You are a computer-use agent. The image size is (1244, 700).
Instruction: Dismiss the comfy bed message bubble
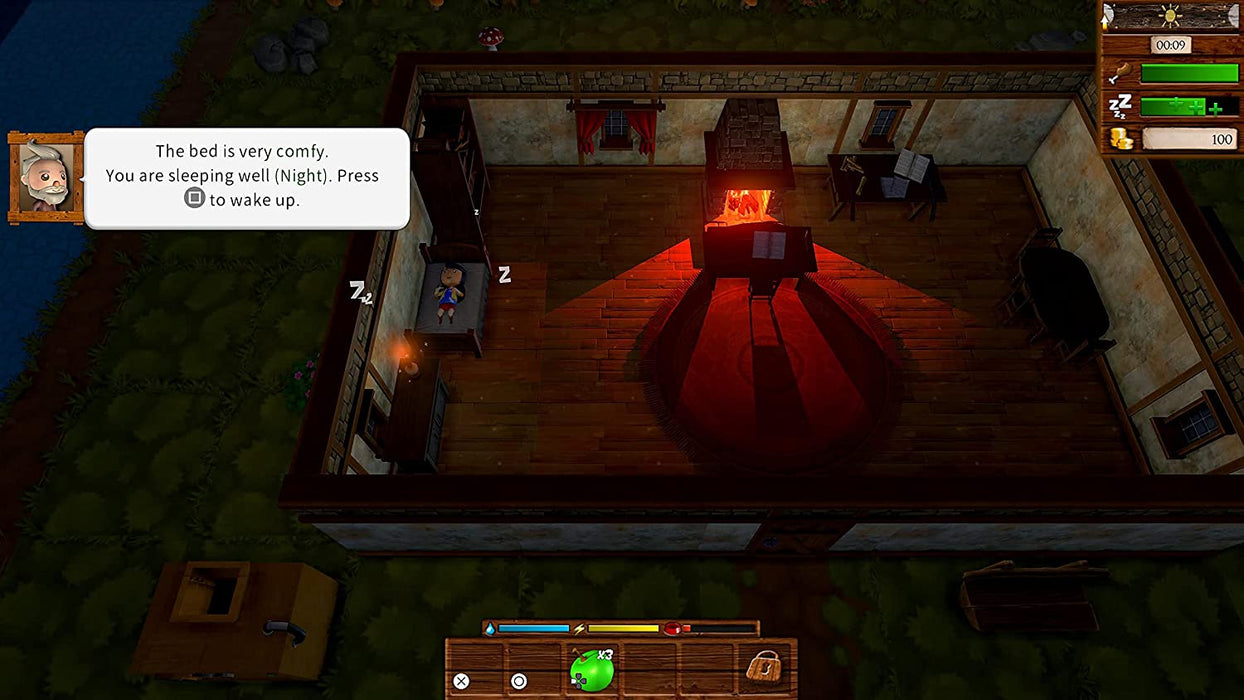(247, 178)
